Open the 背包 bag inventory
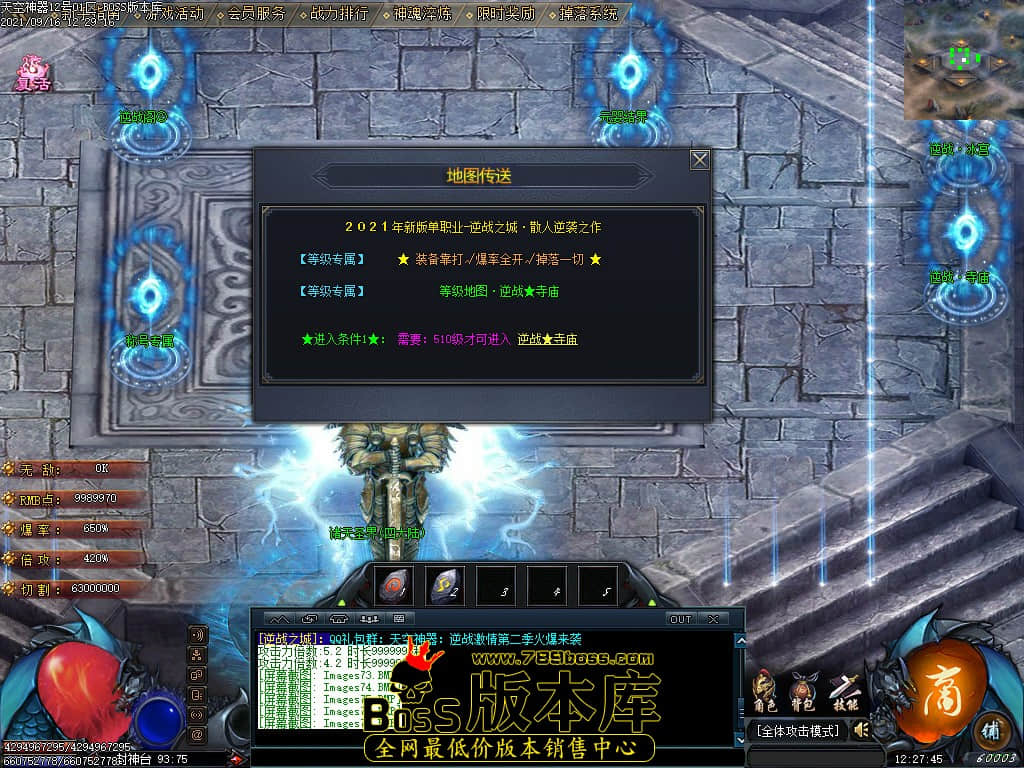This screenshot has width=1024, height=768. (803, 692)
